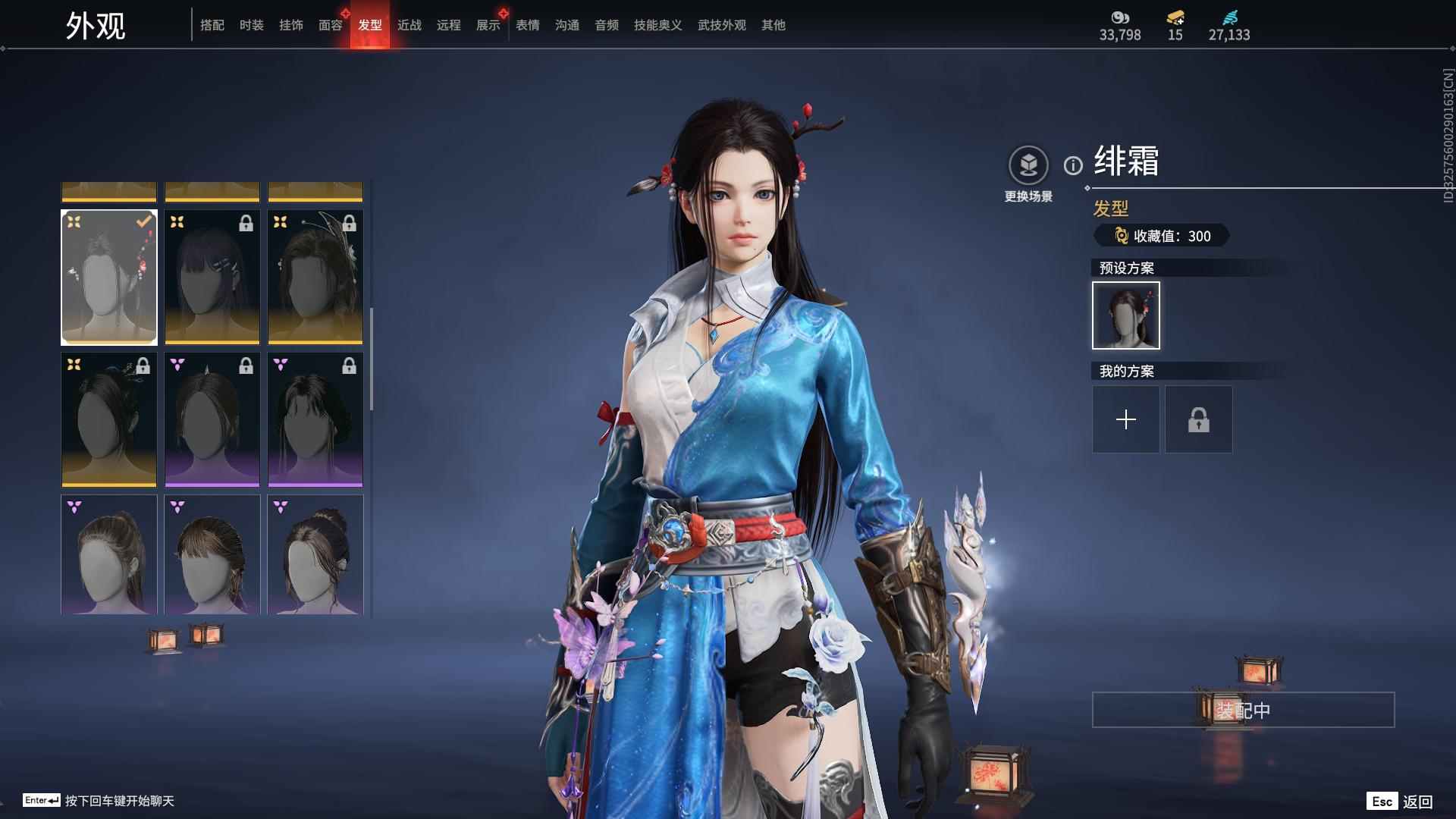The image size is (1456, 819).
Task: Expand the 其他 category
Action: 773,25
